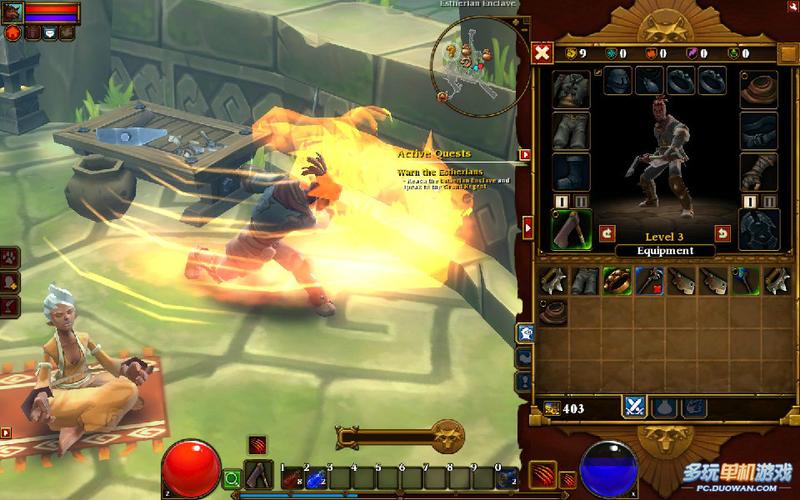Pick the green-bordered ring item in the bag
This screenshot has height=500, width=800.
pyautogui.click(x=615, y=281)
